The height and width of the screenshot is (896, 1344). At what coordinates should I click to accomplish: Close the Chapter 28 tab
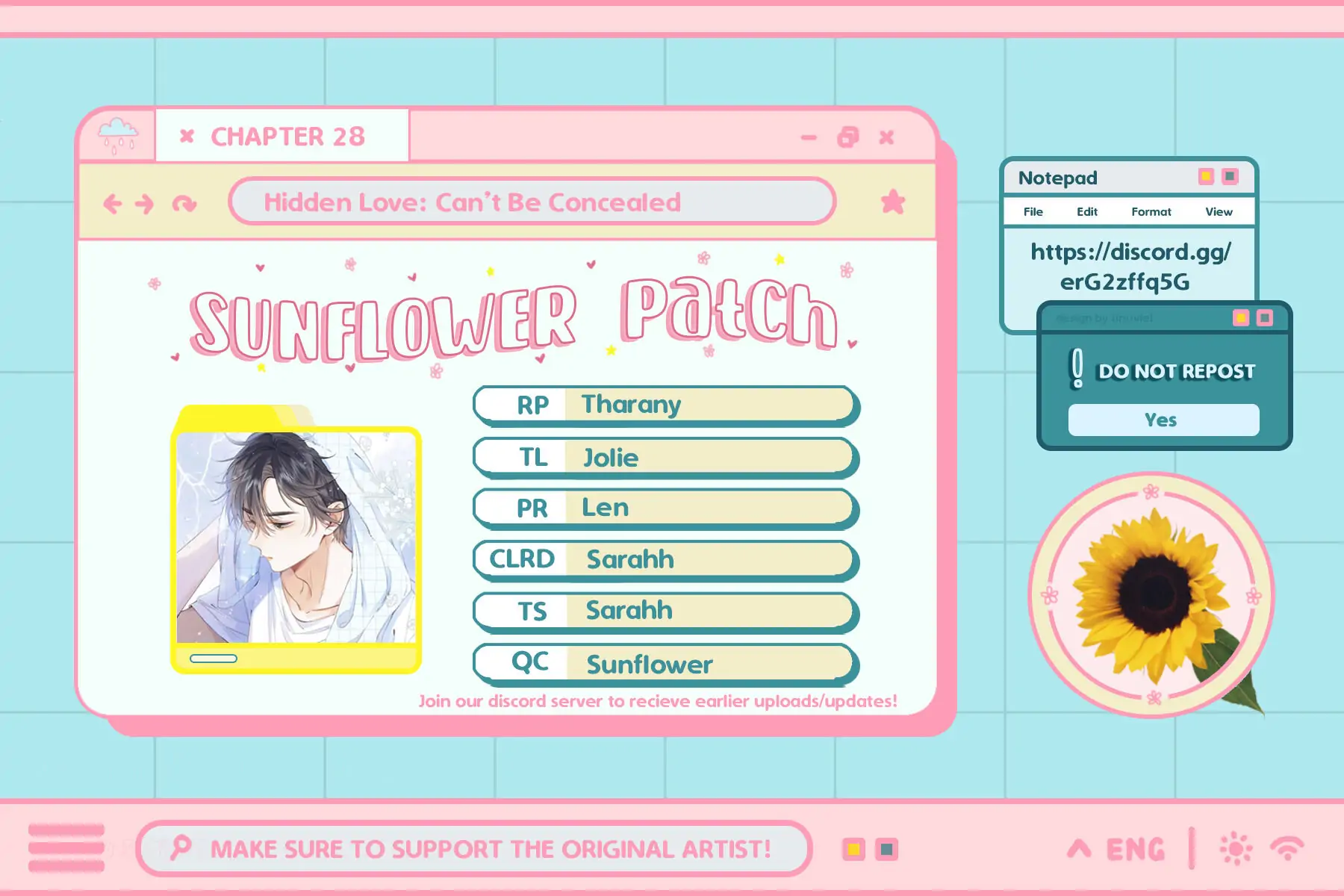[187, 136]
